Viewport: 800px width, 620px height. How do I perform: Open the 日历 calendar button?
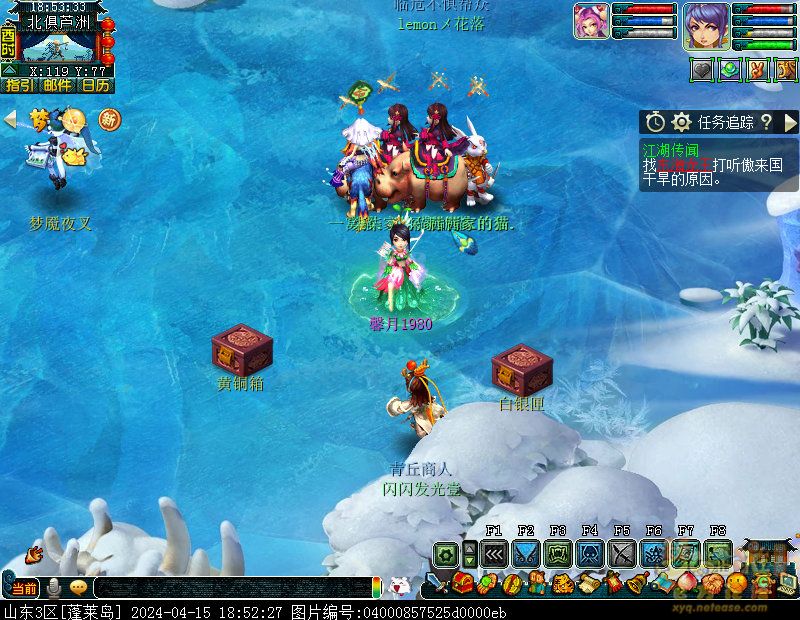96,86
